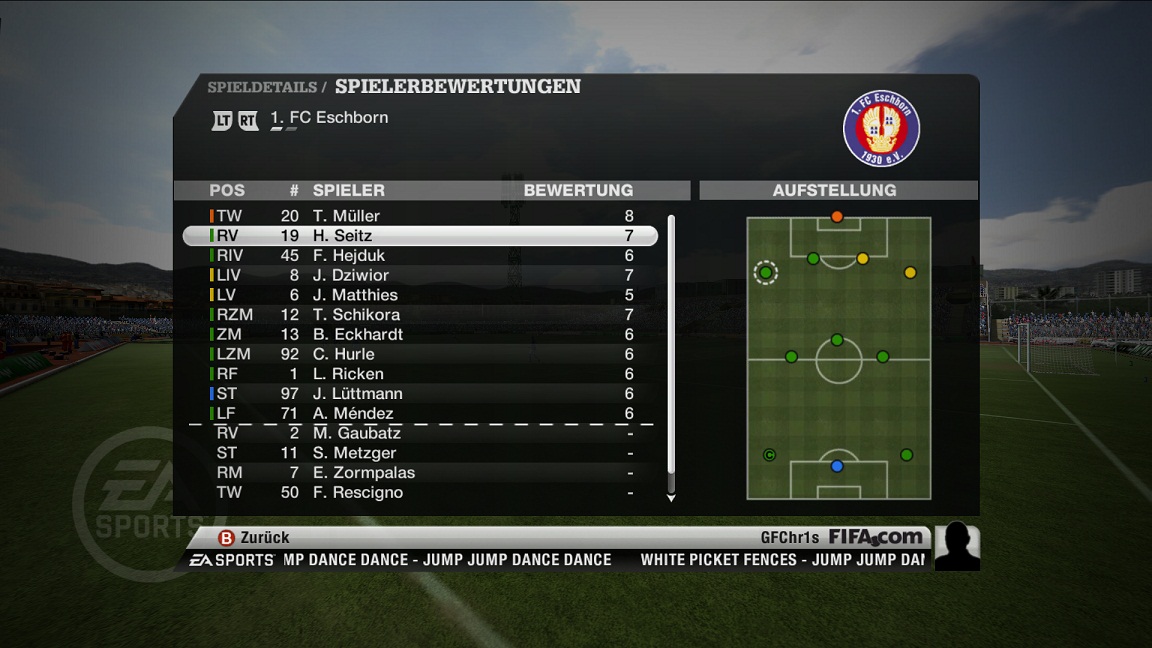The height and width of the screenshot is (648, 1152).
Task: Select substitute M. Gaubatz
Action: 420,433
